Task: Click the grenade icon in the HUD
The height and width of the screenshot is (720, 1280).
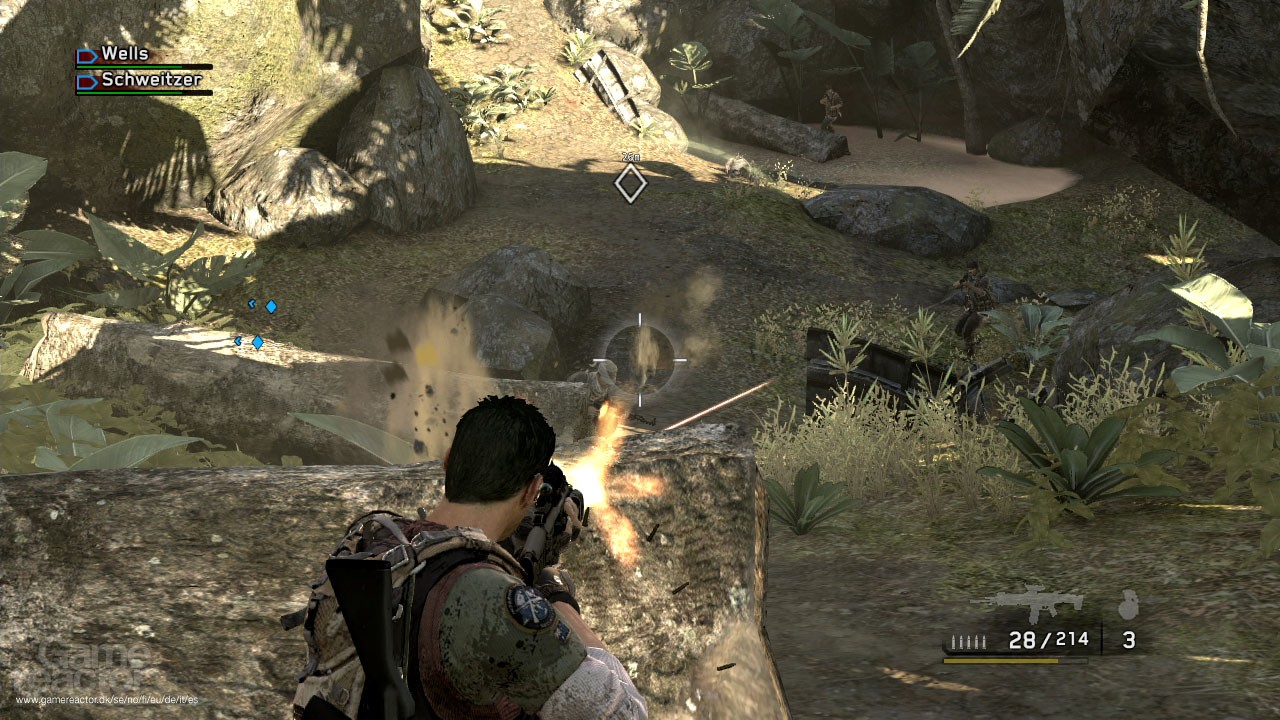Action: pos(1129,604)
